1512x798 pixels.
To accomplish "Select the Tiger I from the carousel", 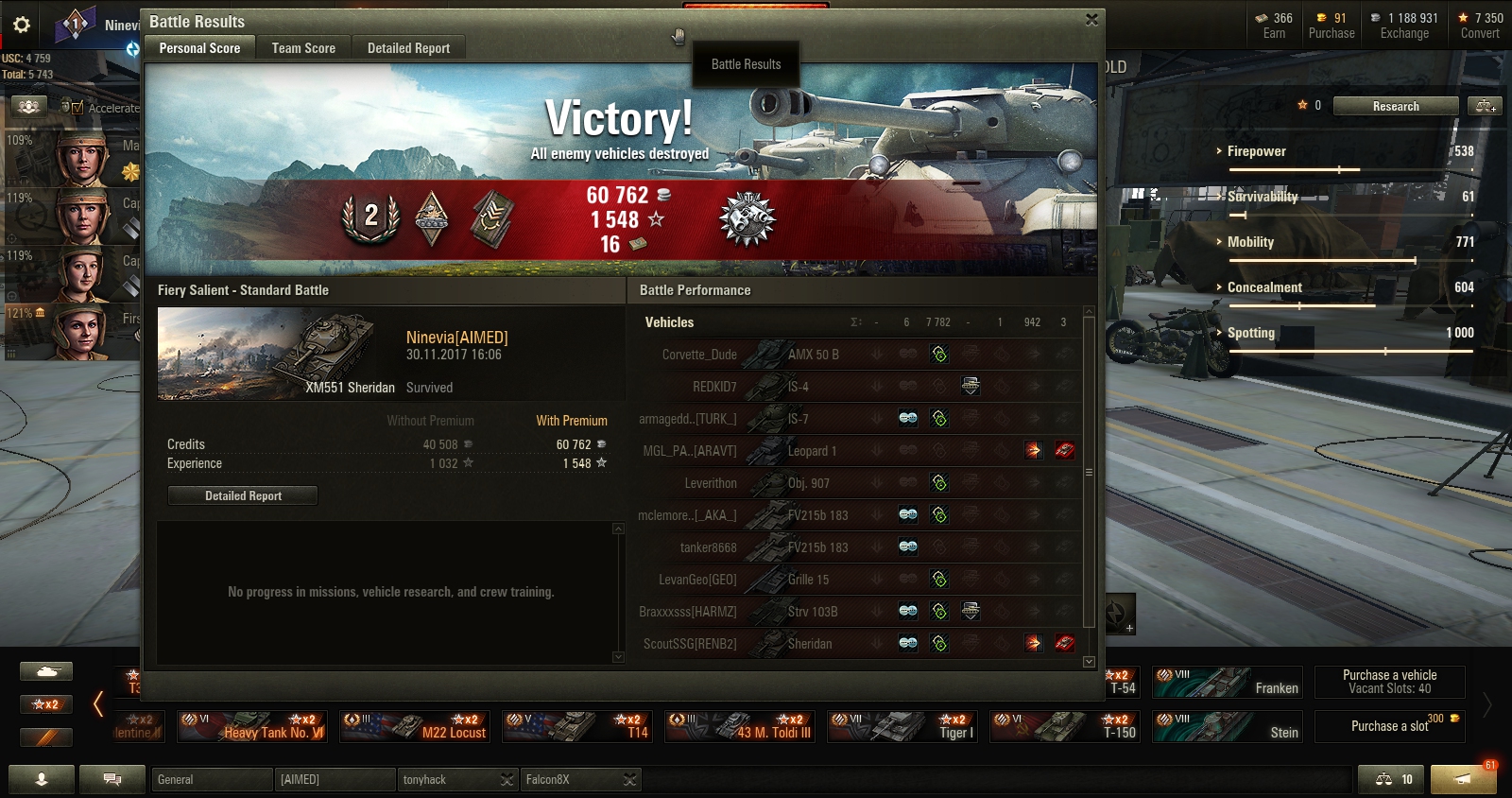I will click(903, 727).
